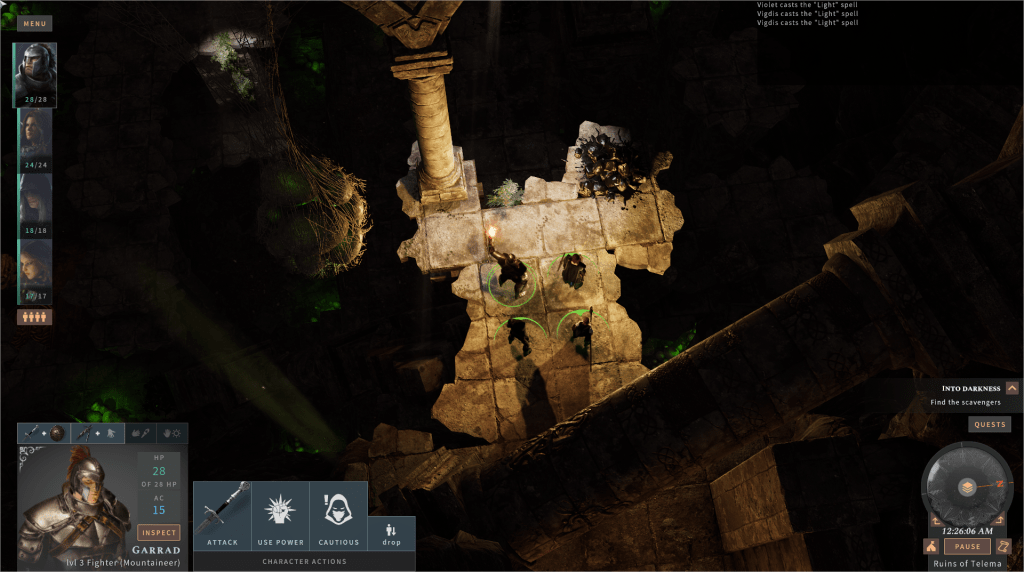This screenshot has height=572, width=1024.
Task: Click the select-whole-party button
Action: [x=35, y=317]
